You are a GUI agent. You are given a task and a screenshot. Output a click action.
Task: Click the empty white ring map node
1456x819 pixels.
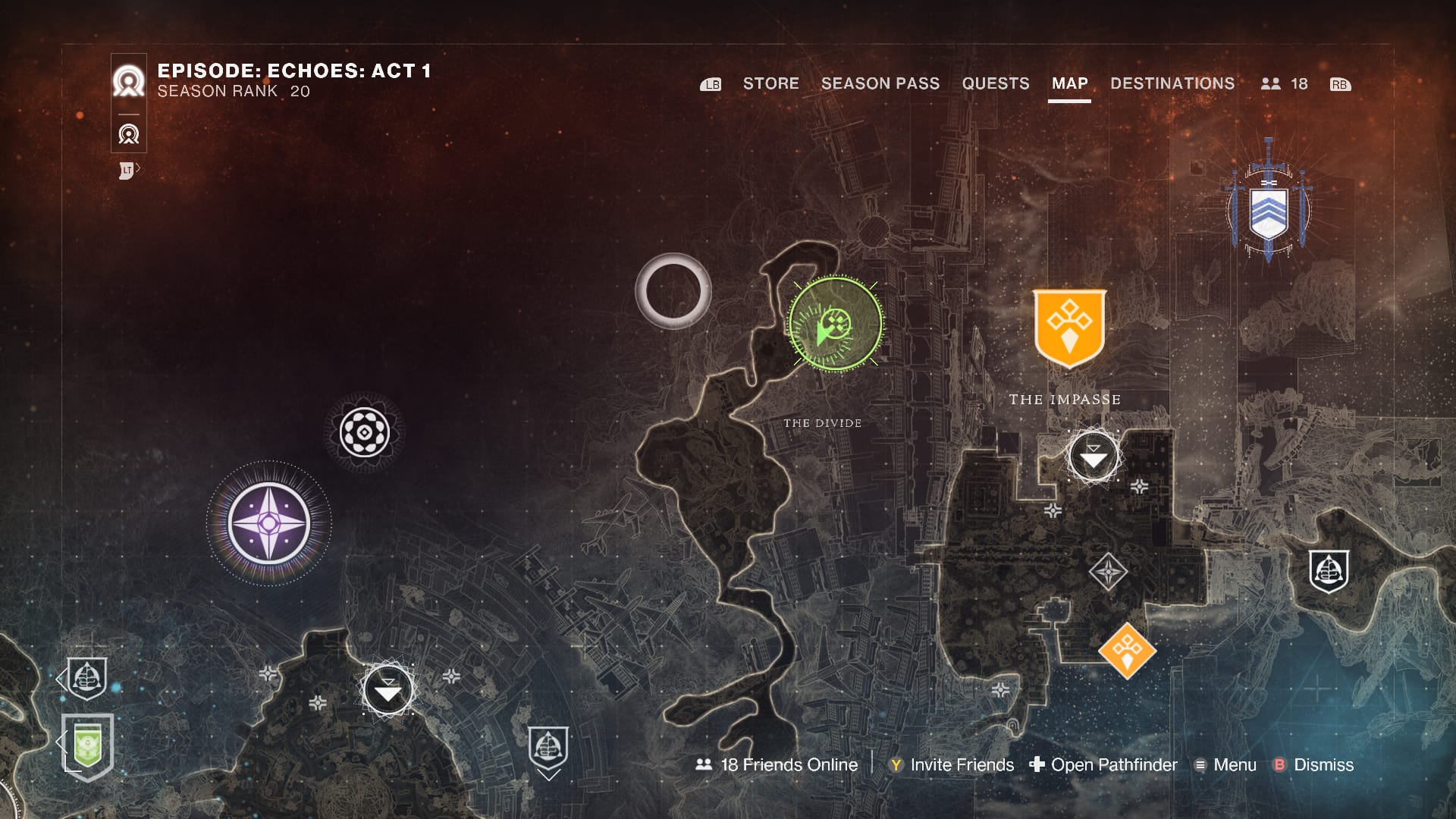tap(673, 291)
